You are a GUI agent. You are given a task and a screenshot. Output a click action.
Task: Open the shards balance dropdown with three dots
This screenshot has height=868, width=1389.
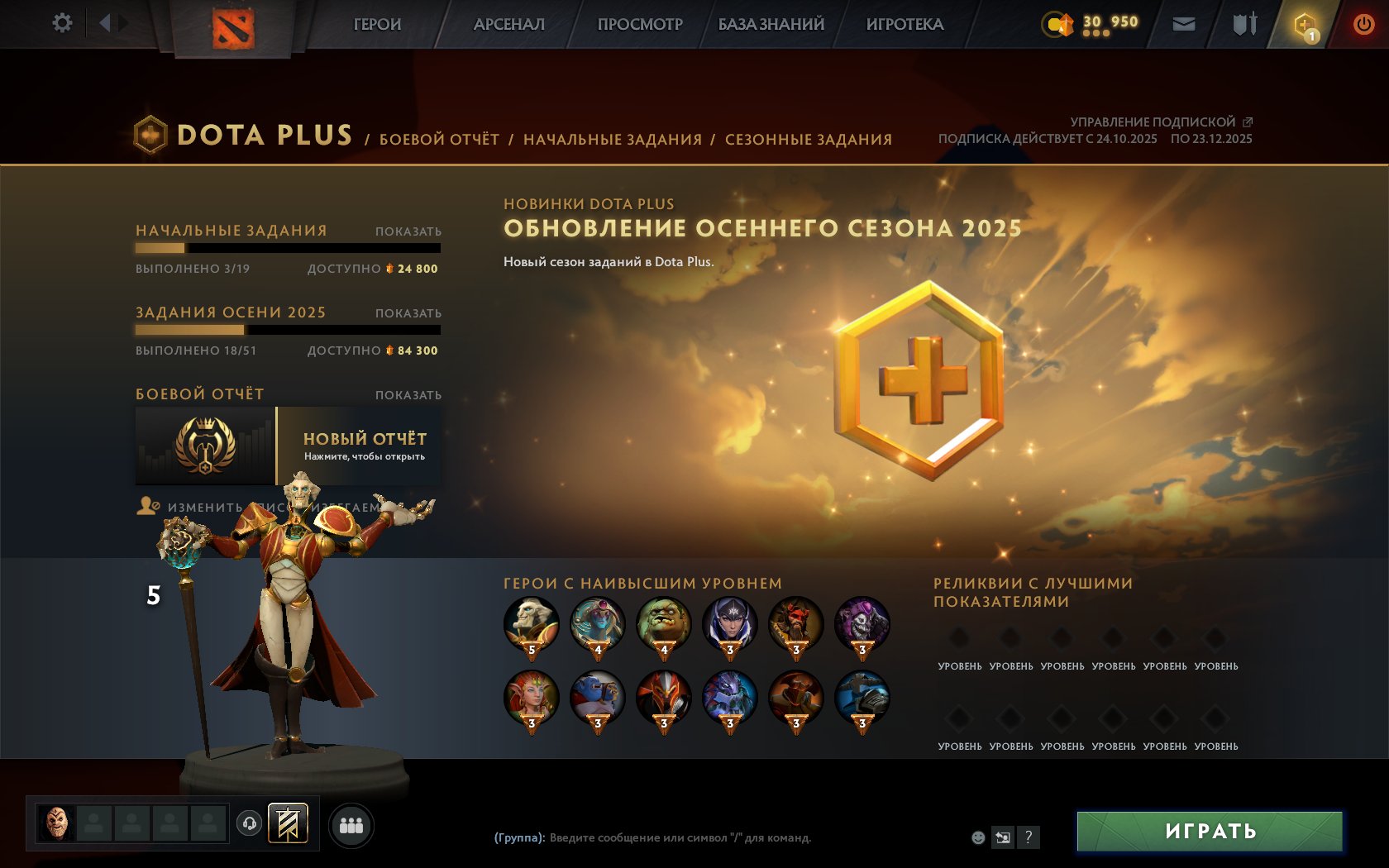pyautogui.click(x=1096, y=34)
